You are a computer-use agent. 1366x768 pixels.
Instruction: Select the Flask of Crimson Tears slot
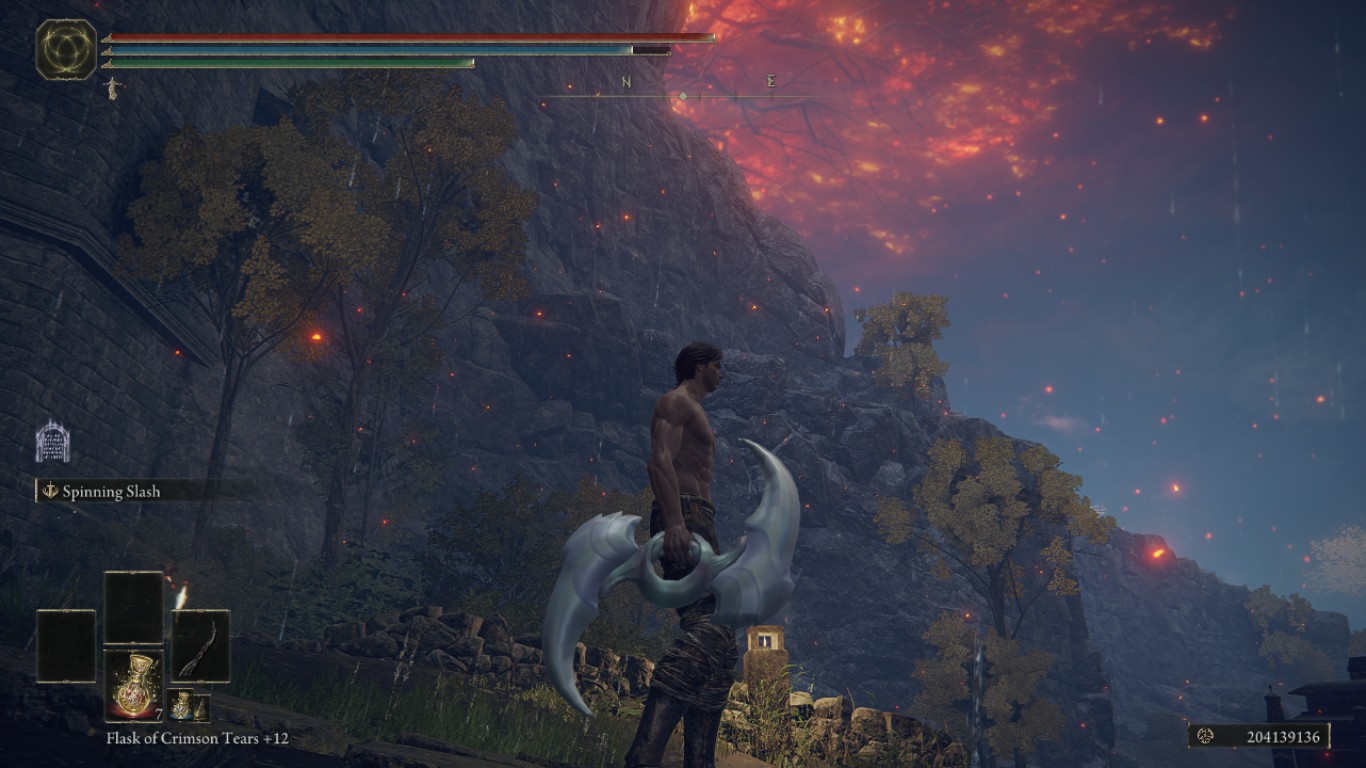[x=134, y=684]
